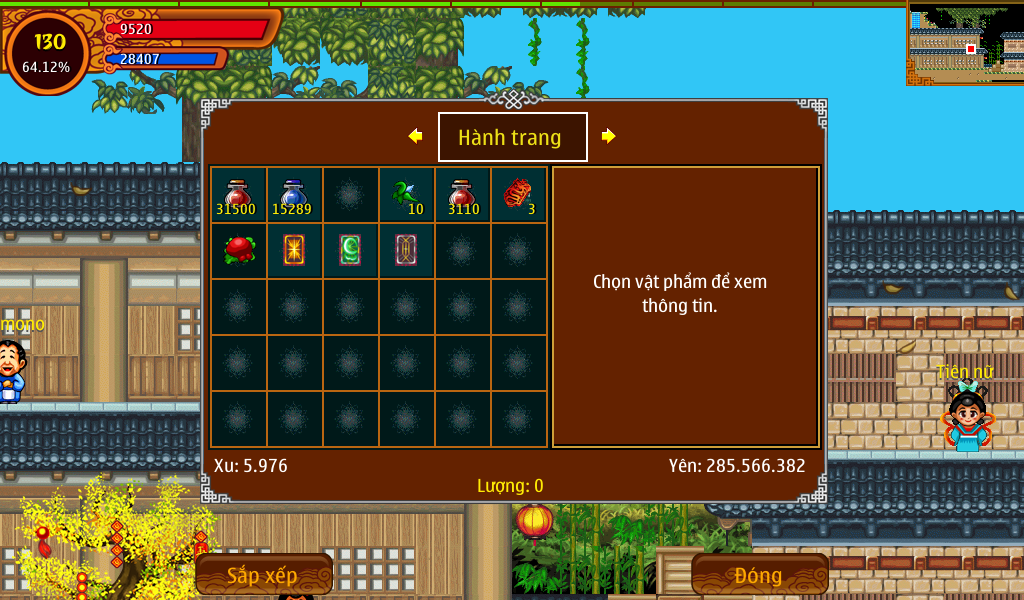The image size is (1024, 600).
Task: Select the red fruit on green leaves
Action: (238, 250)
